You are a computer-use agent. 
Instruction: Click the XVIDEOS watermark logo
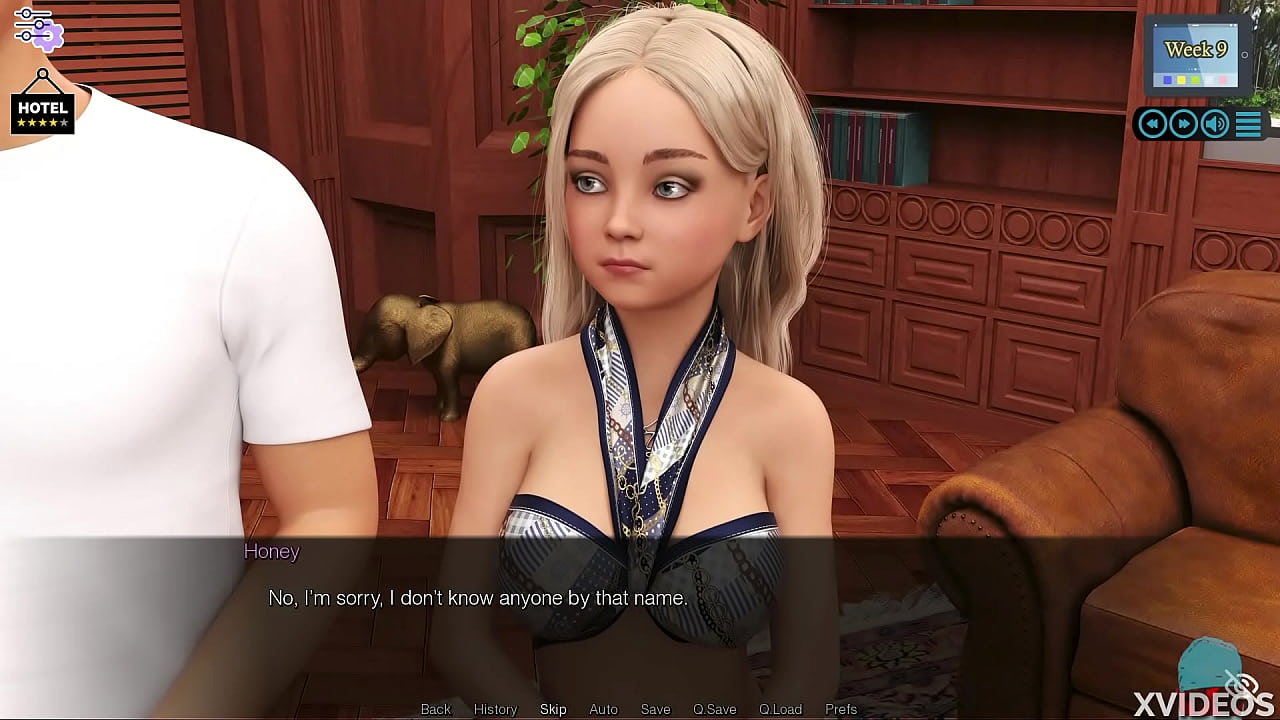click(x=1201, y=701)
